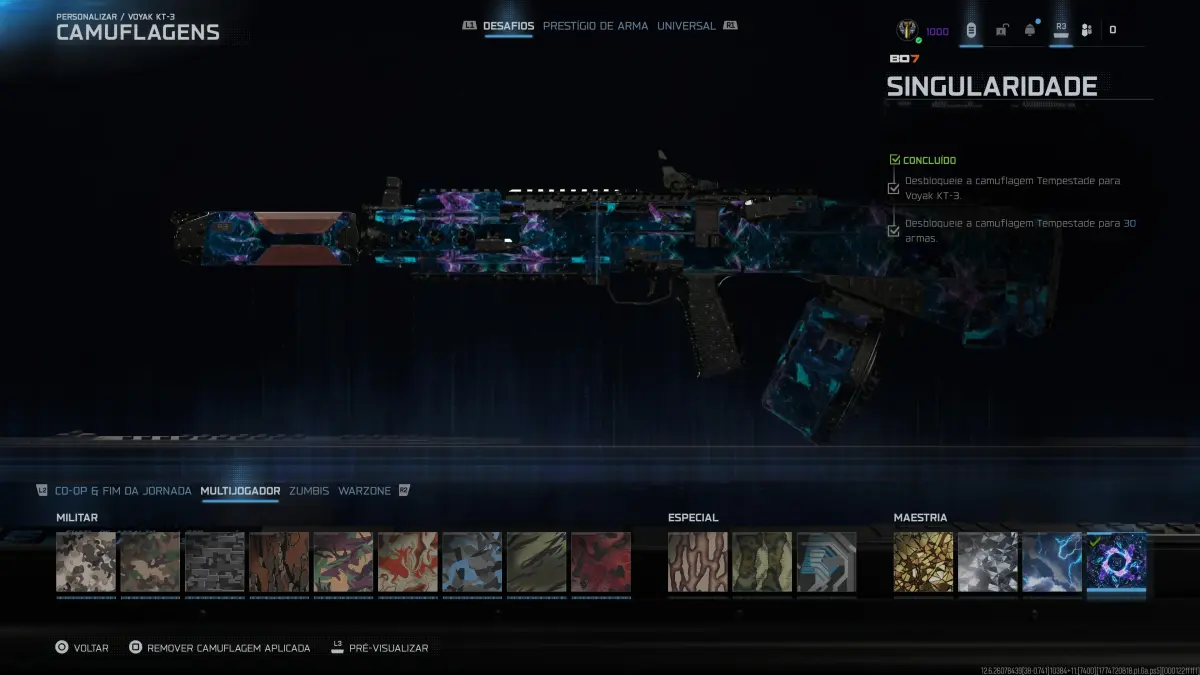Select the blue lightning mastery camo
The width and height of the screenshot is (1200, 675).
[1052, 562]
